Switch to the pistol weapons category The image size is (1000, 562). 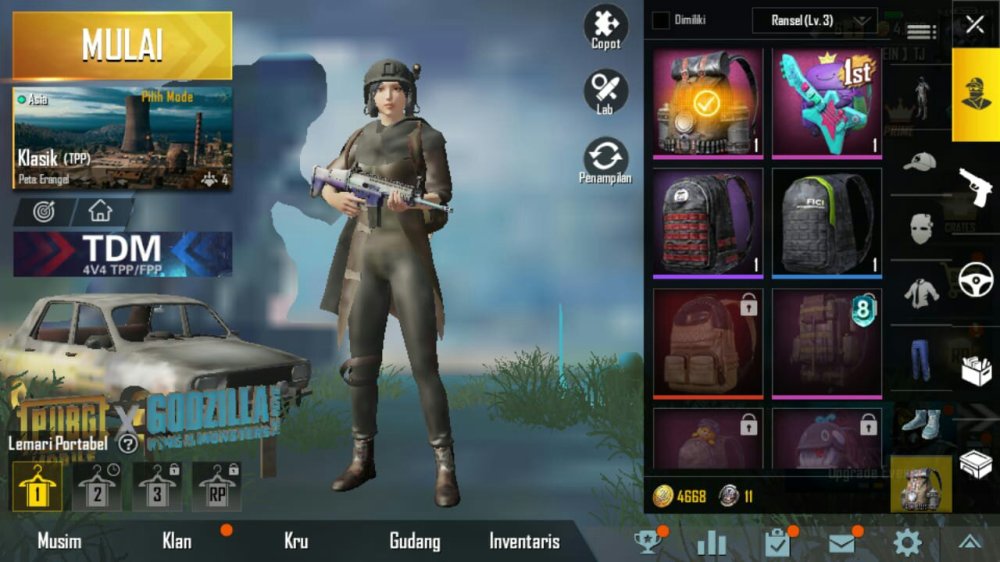click(975, 185)
